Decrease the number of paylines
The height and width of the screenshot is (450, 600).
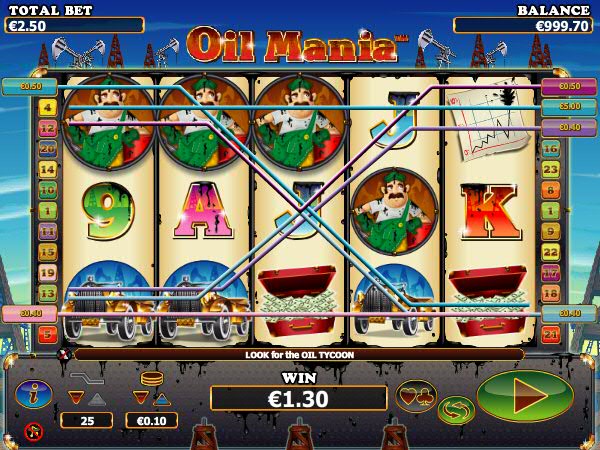tap(75, 398)
